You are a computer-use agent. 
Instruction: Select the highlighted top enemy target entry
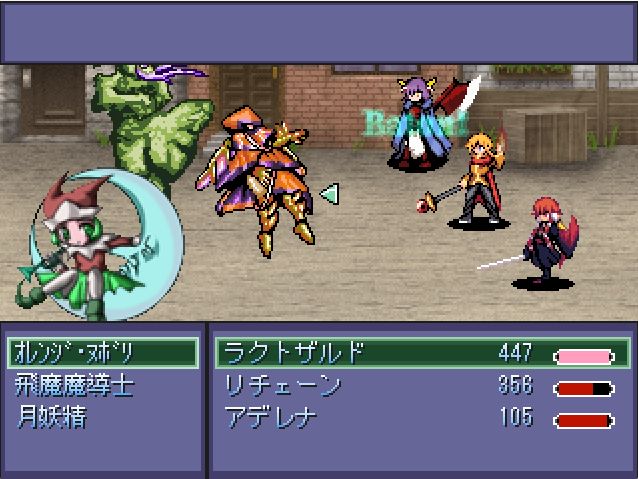coord(102,353)
